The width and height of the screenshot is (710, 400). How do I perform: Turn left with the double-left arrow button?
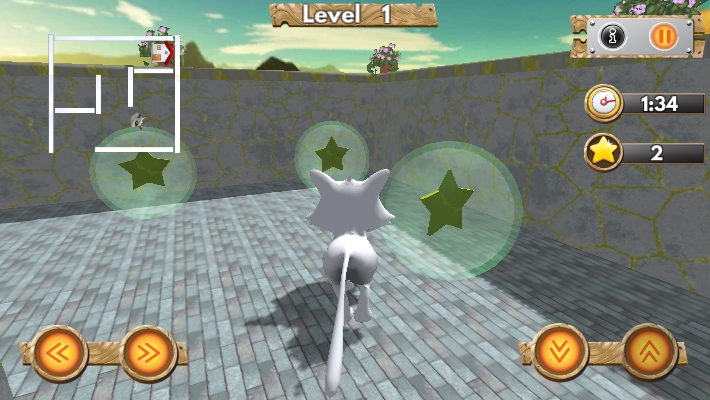click(x=59, y=352)
